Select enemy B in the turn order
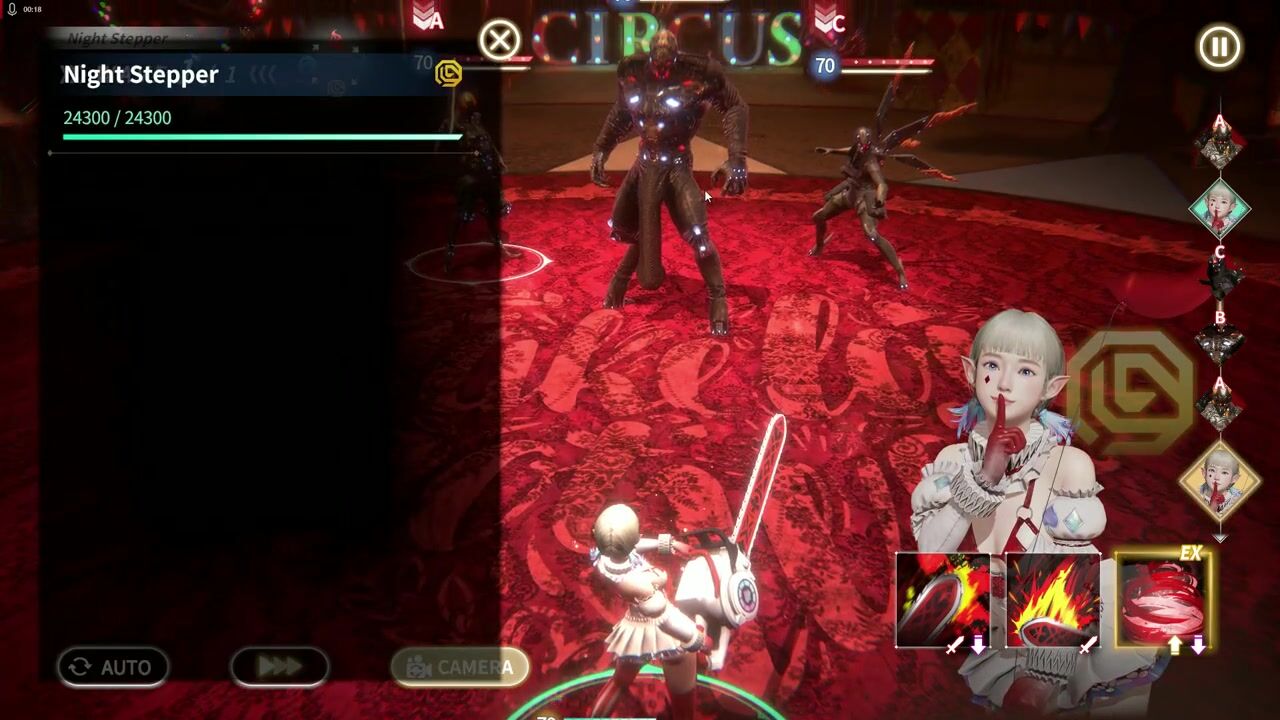The image size is (1280, 720). tap(1219, 340)
